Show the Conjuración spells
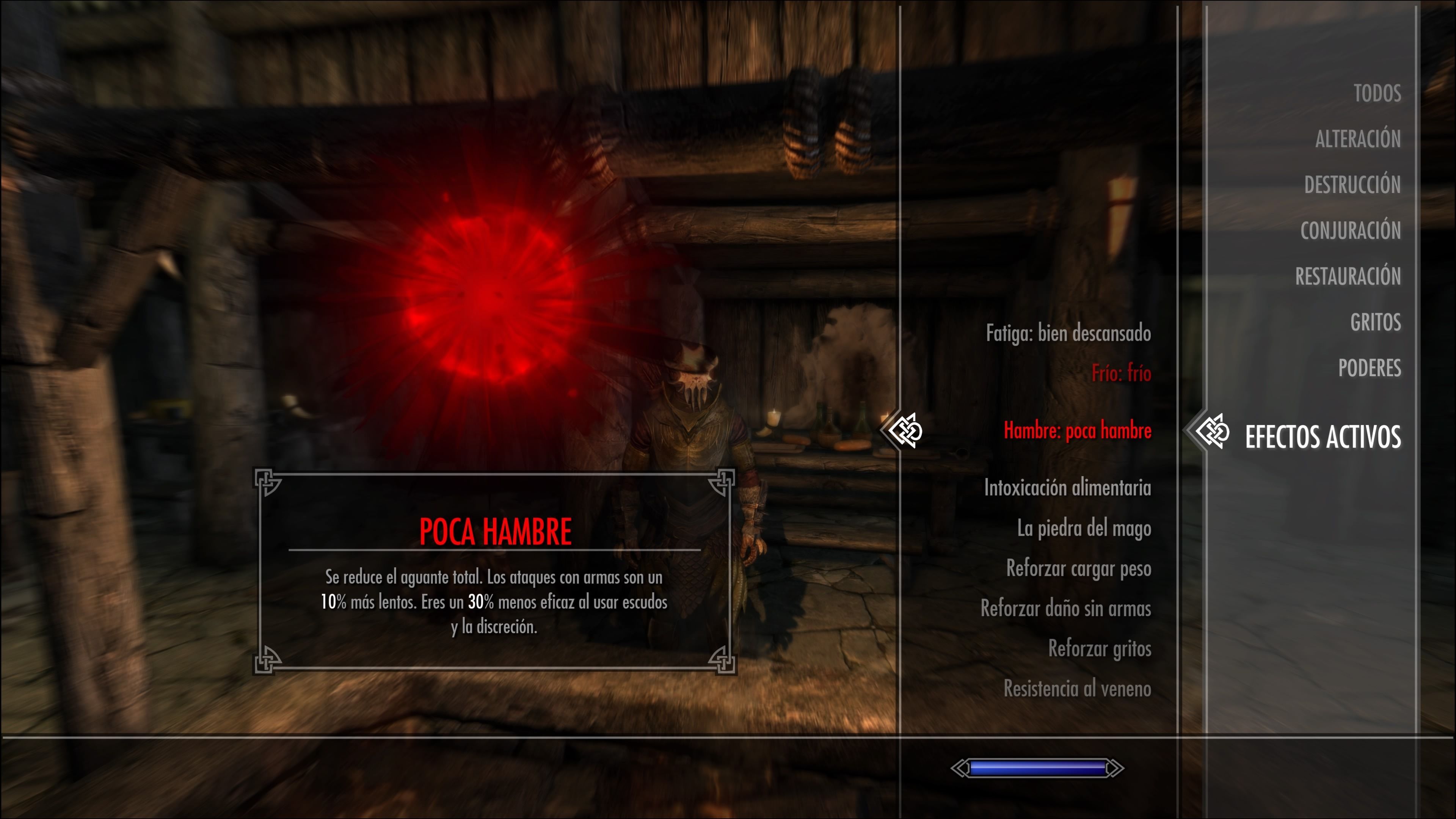This screenshot has height=819, width=1456. pos(1350,231)
